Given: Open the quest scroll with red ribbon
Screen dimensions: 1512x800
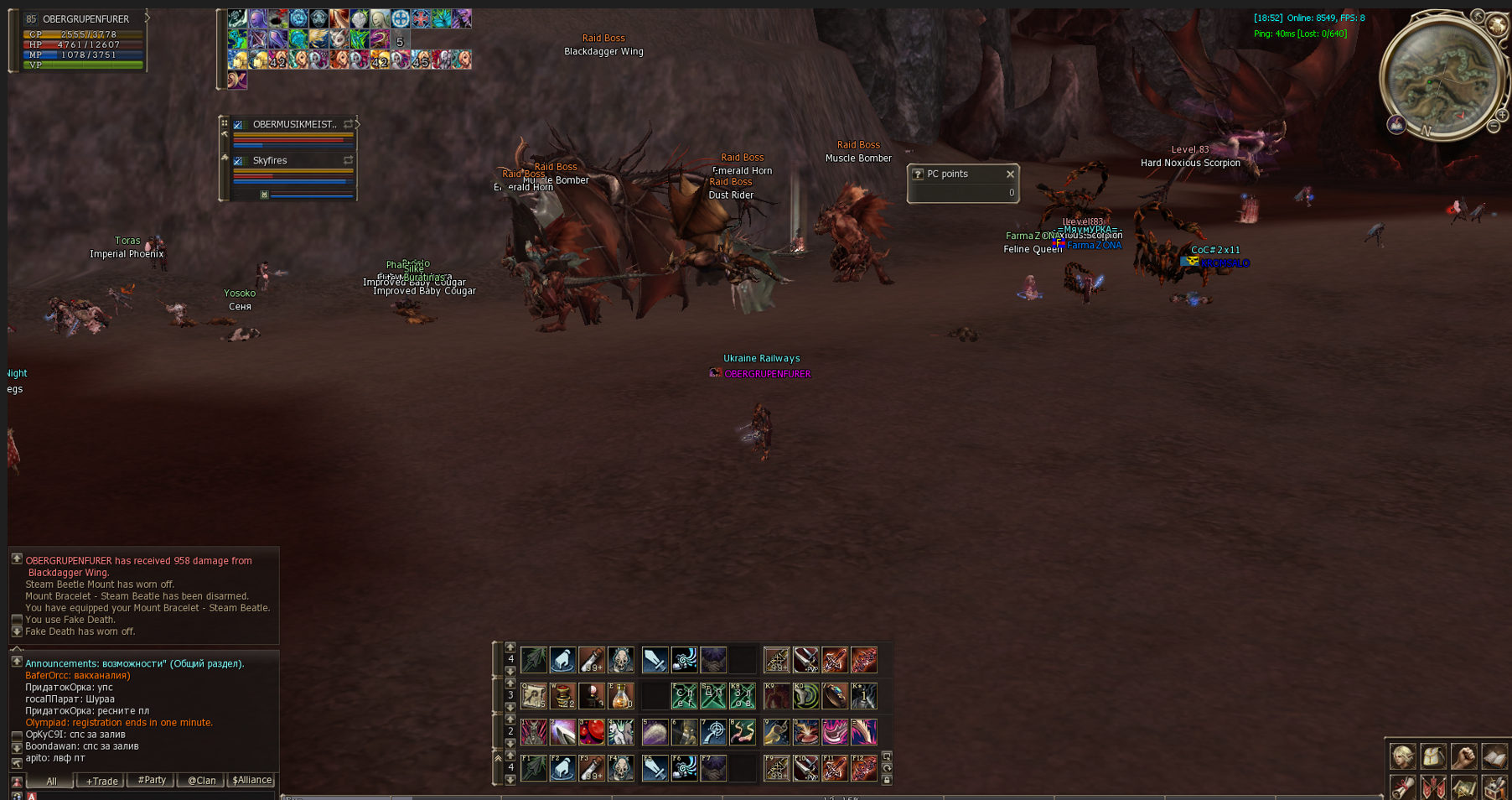Looking at the screenshot, I should [1403, 787].
